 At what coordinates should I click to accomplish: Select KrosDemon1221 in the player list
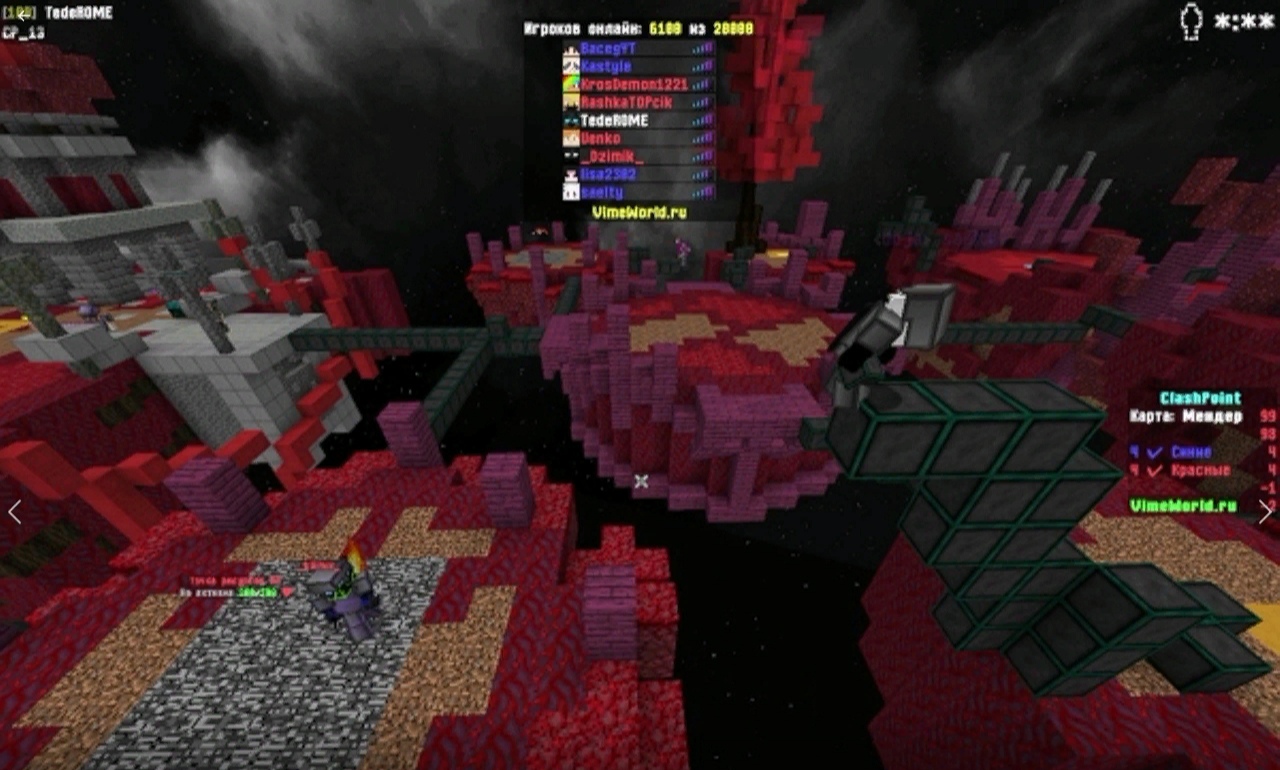click(x=638, y=84)
